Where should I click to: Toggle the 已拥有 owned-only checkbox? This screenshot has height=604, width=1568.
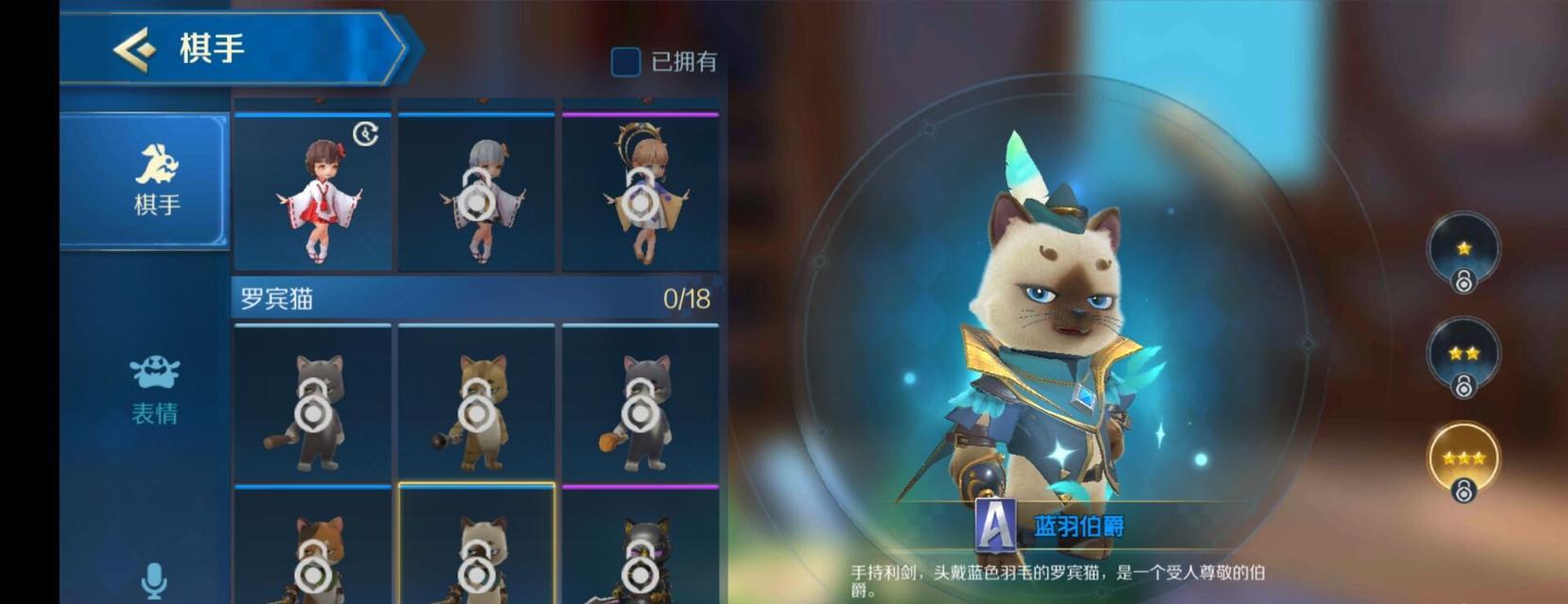pyautogui.click(x=626, y=62)
